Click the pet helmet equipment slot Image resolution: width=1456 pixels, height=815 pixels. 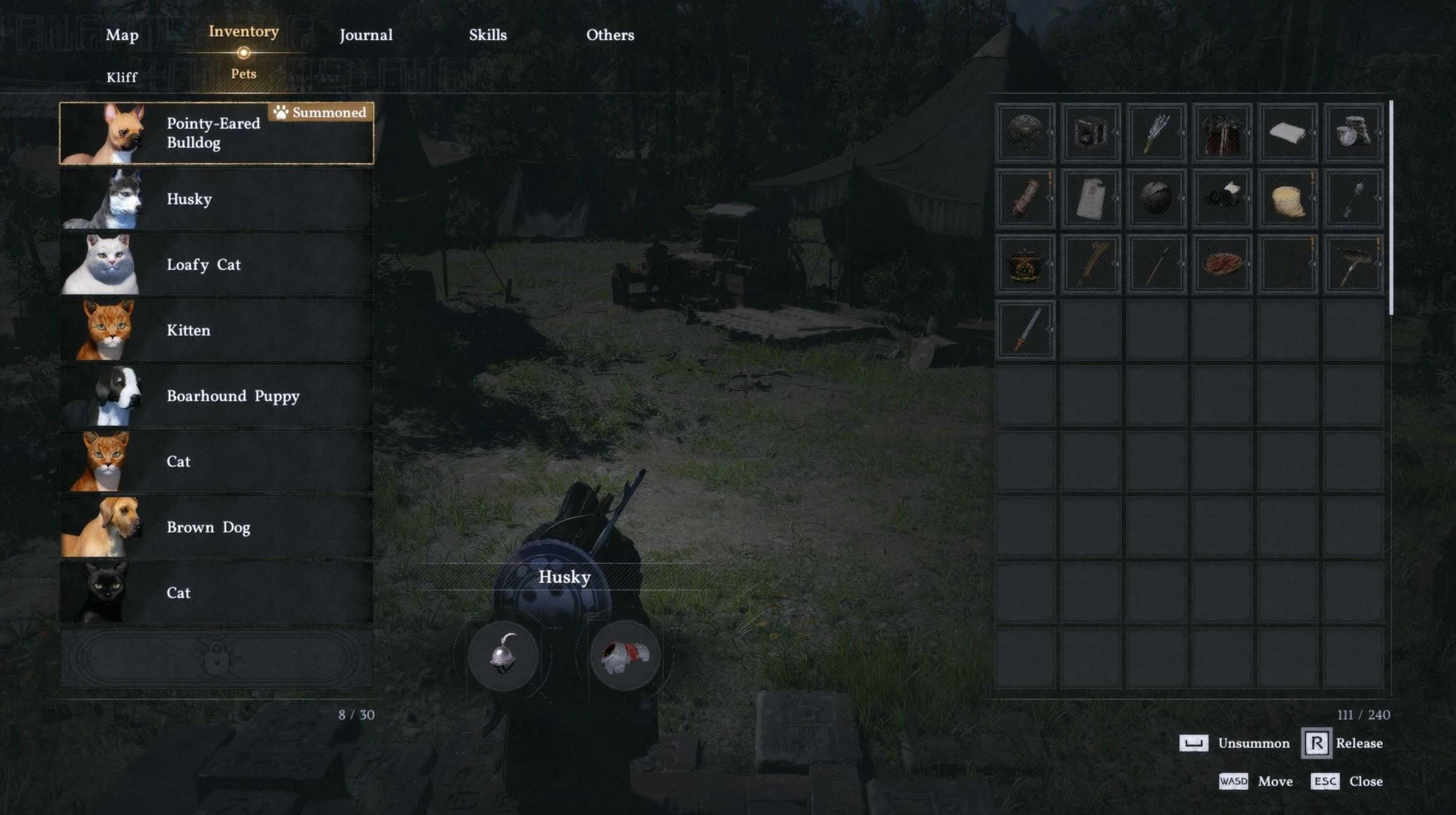tap(503, 655)
